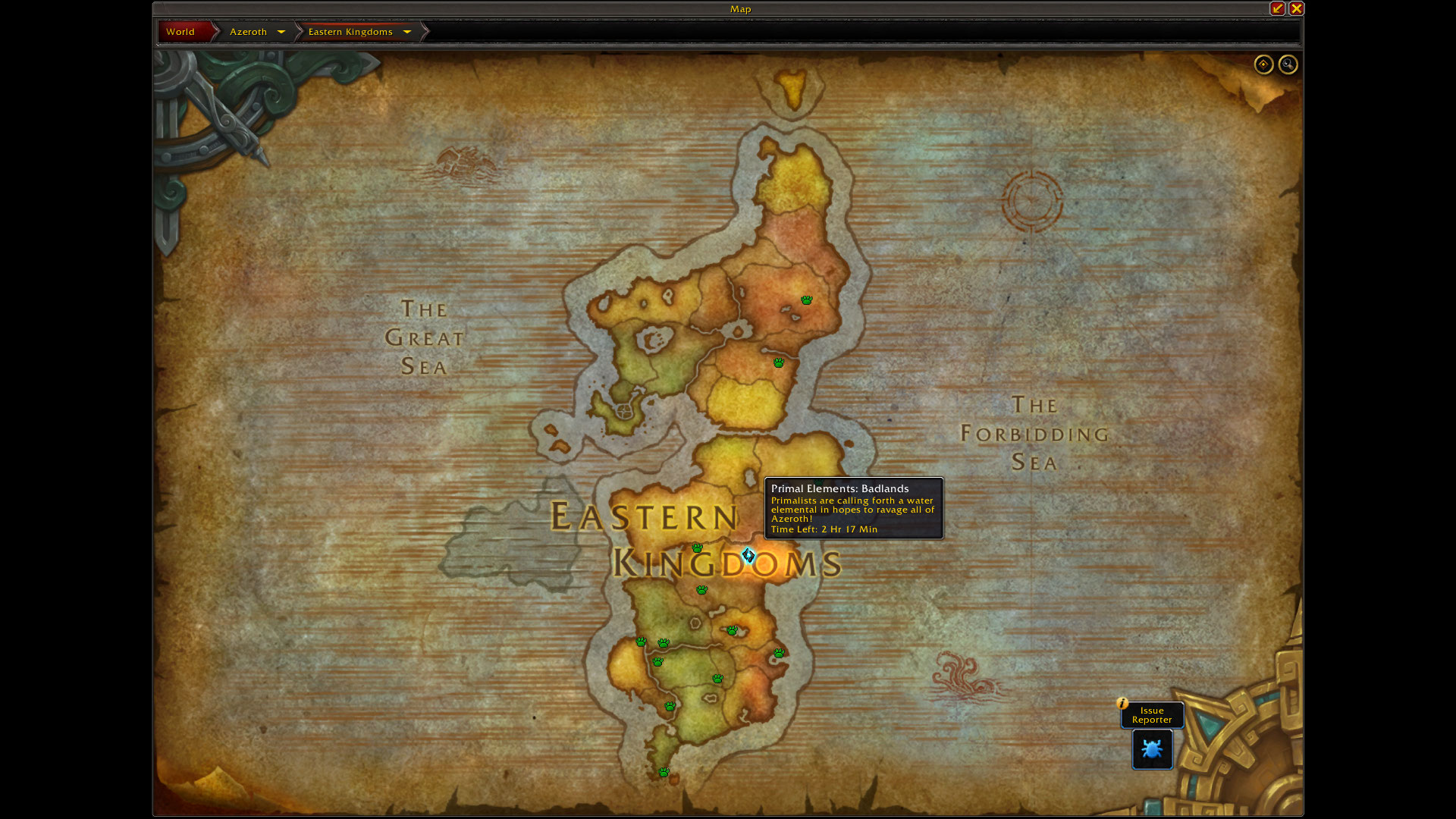
Task: Click the paw icon beneath the Kingdoms text
Action: pos(702,590)
